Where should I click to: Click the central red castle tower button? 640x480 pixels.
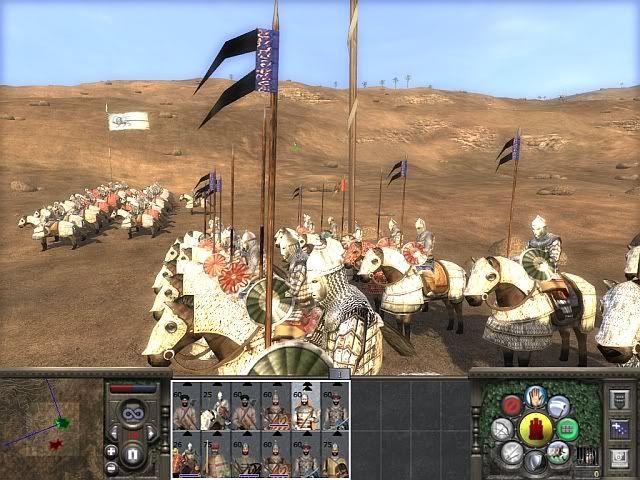coord(536,431)
